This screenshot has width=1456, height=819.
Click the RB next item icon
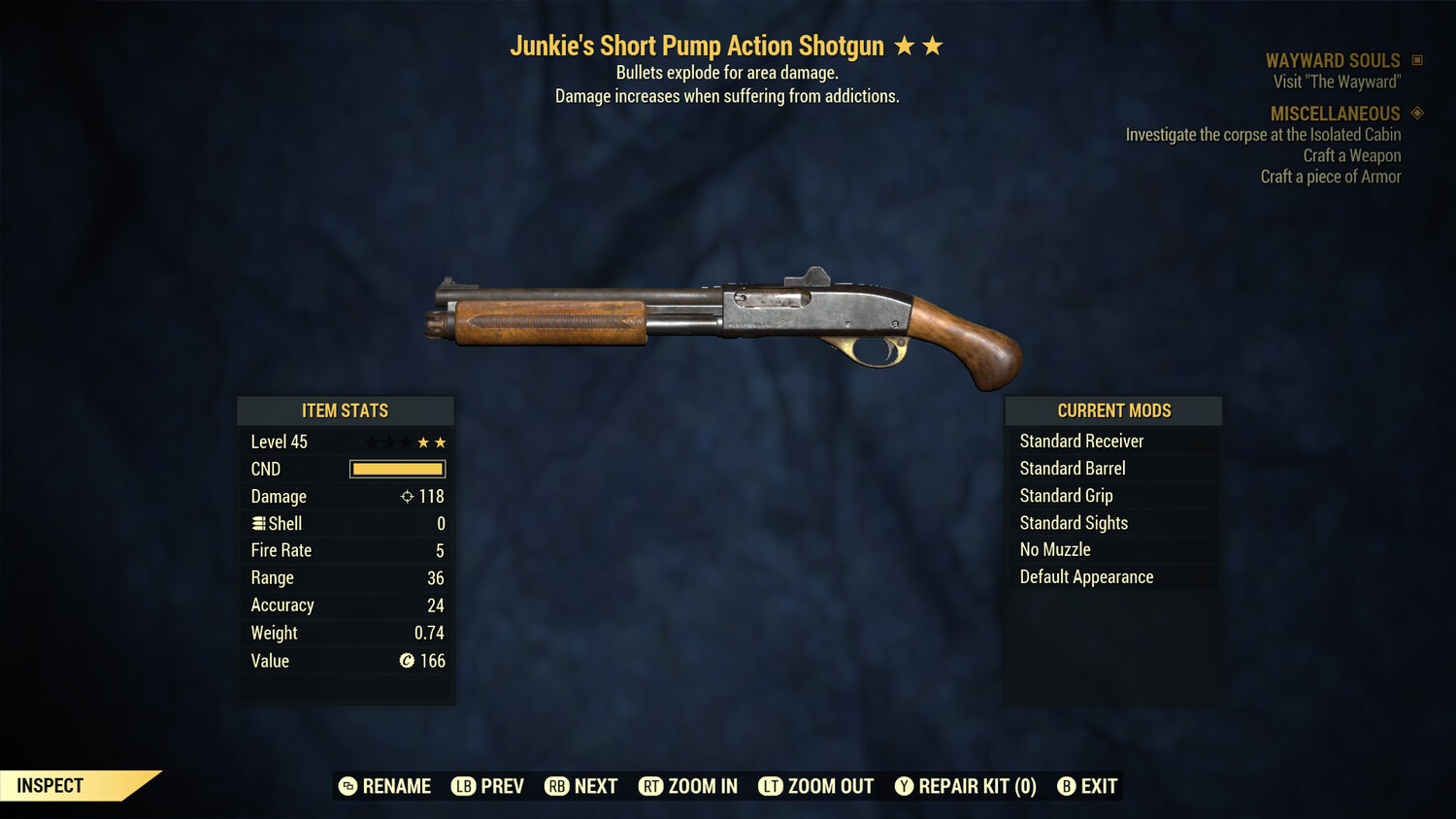557,786
